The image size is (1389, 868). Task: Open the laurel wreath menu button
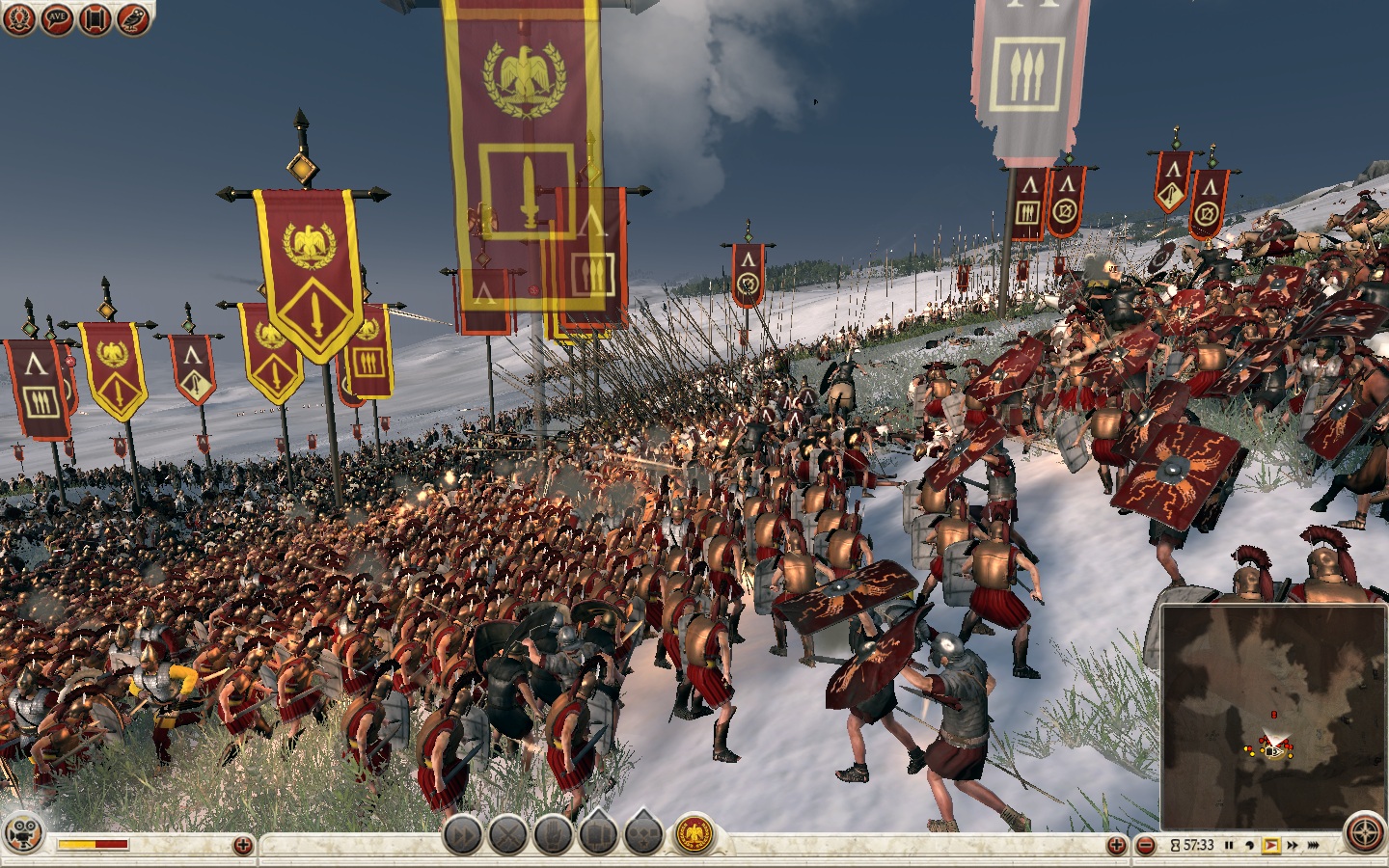(x=19, y=18)
